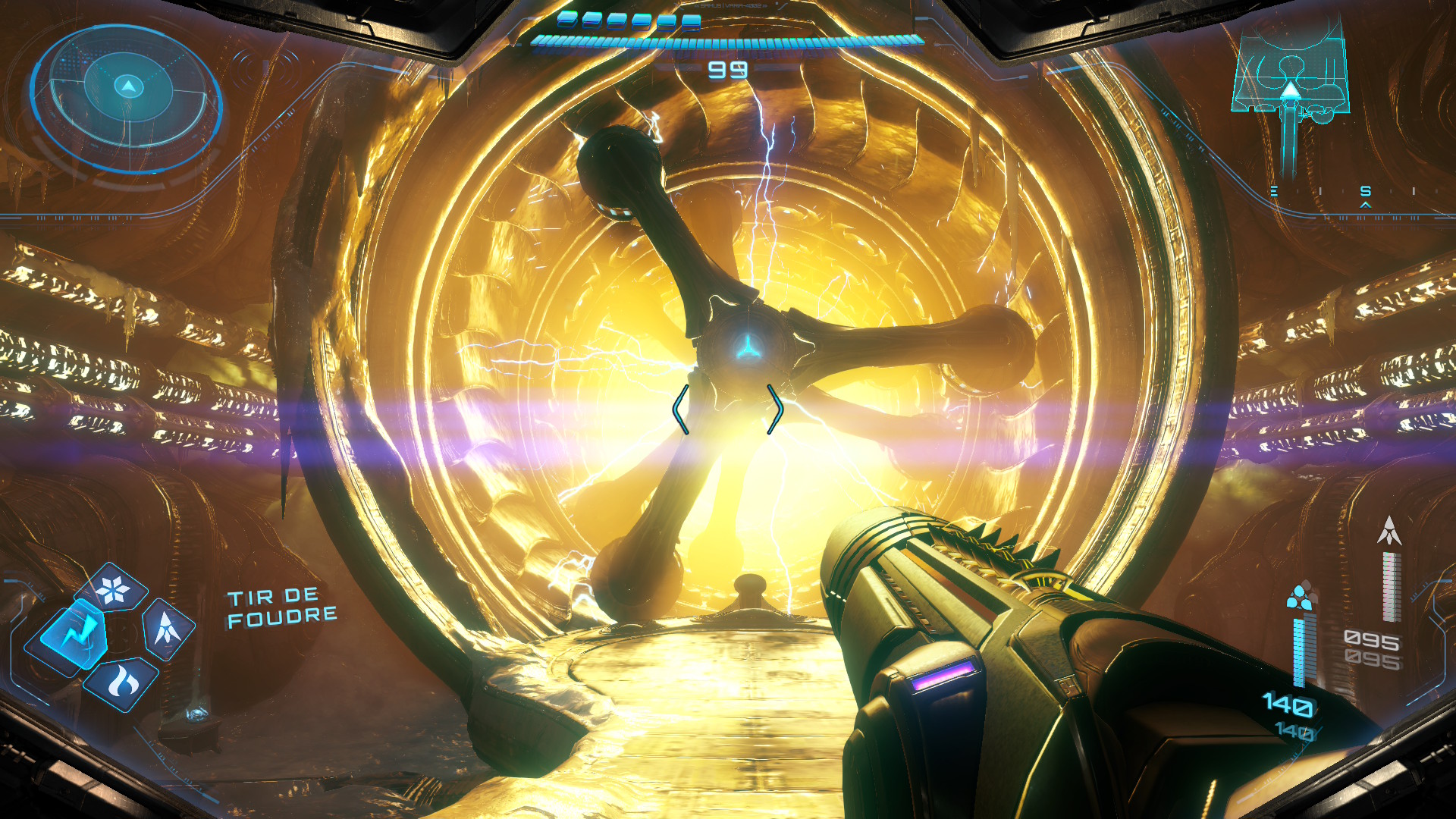The width and height of the screenshot is (1456, 819).
Task: Select the missile icon above the ammo gauge
Action: coord(1389,531)
